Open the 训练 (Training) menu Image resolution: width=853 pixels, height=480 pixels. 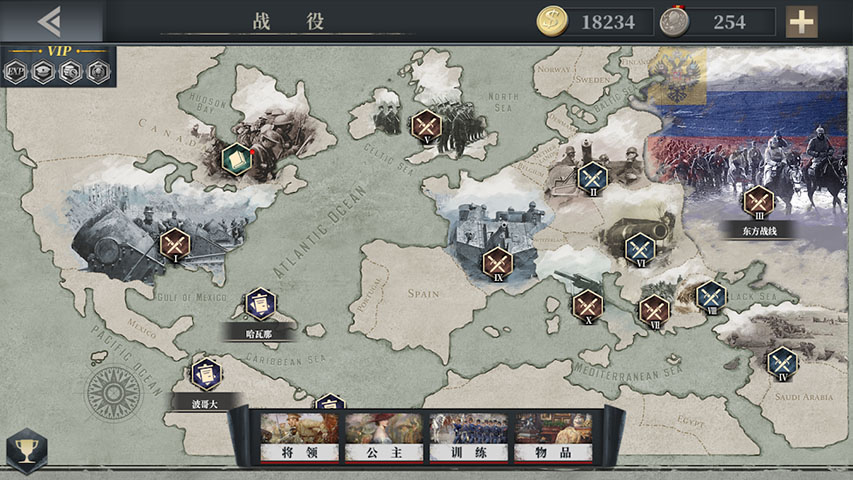[468, 438]
